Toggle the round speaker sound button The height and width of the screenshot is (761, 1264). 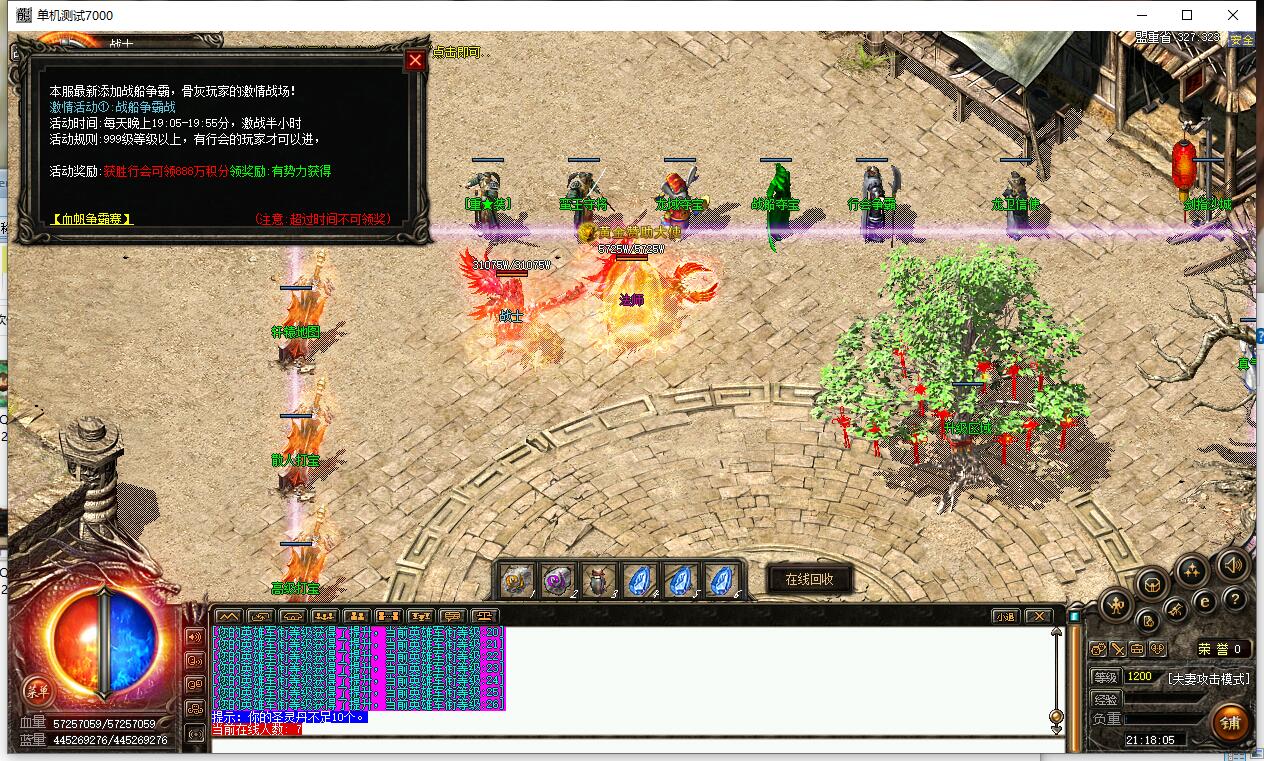click(x=1232, y=565)
